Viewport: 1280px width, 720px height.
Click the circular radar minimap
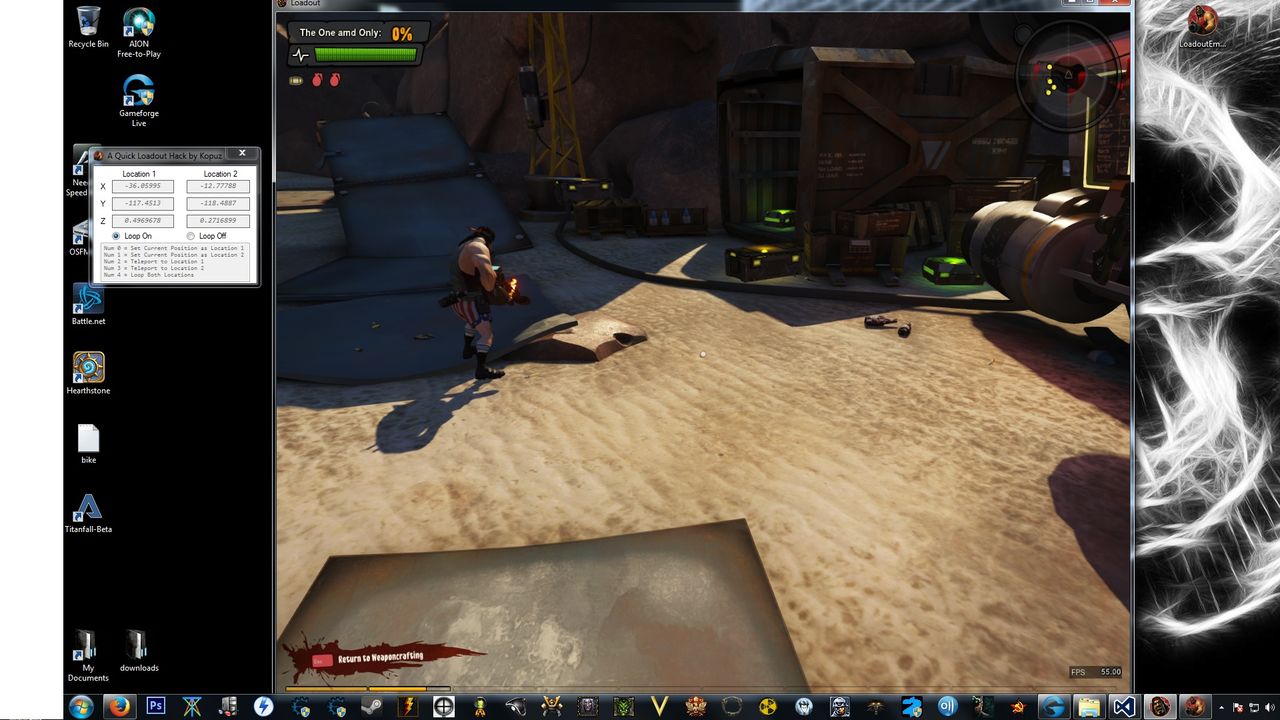[x=1067, y=75]
